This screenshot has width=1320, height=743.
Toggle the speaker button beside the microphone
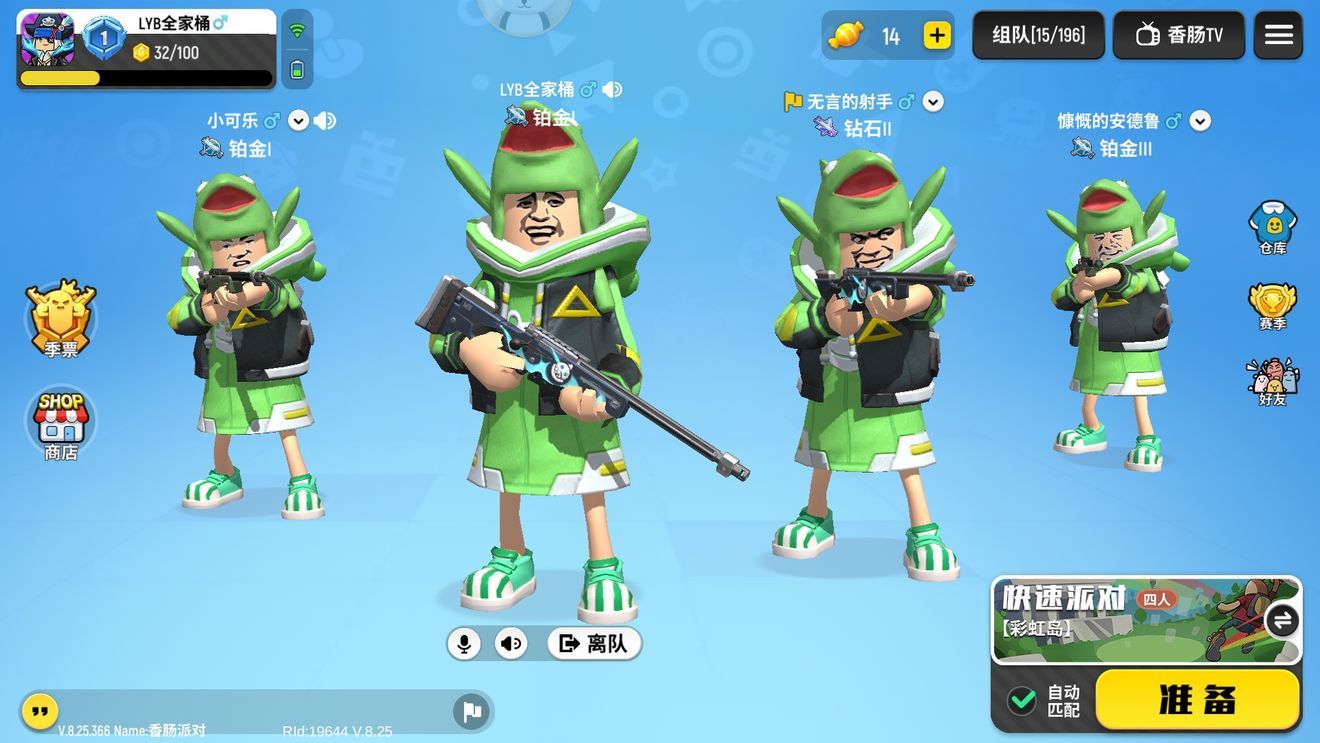click(x=511, y=643)
